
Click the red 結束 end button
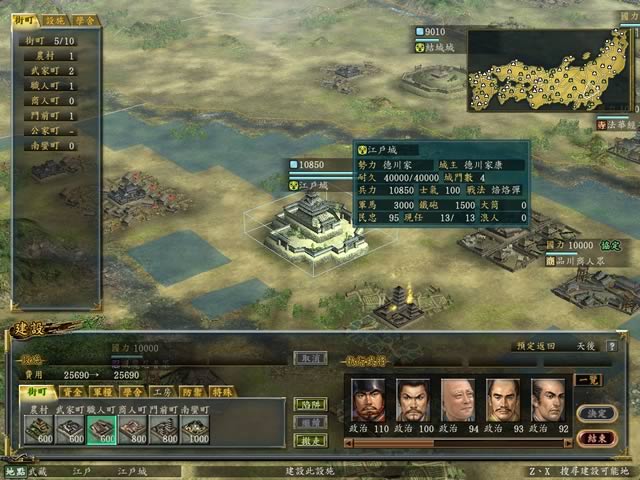click(595, 438)
